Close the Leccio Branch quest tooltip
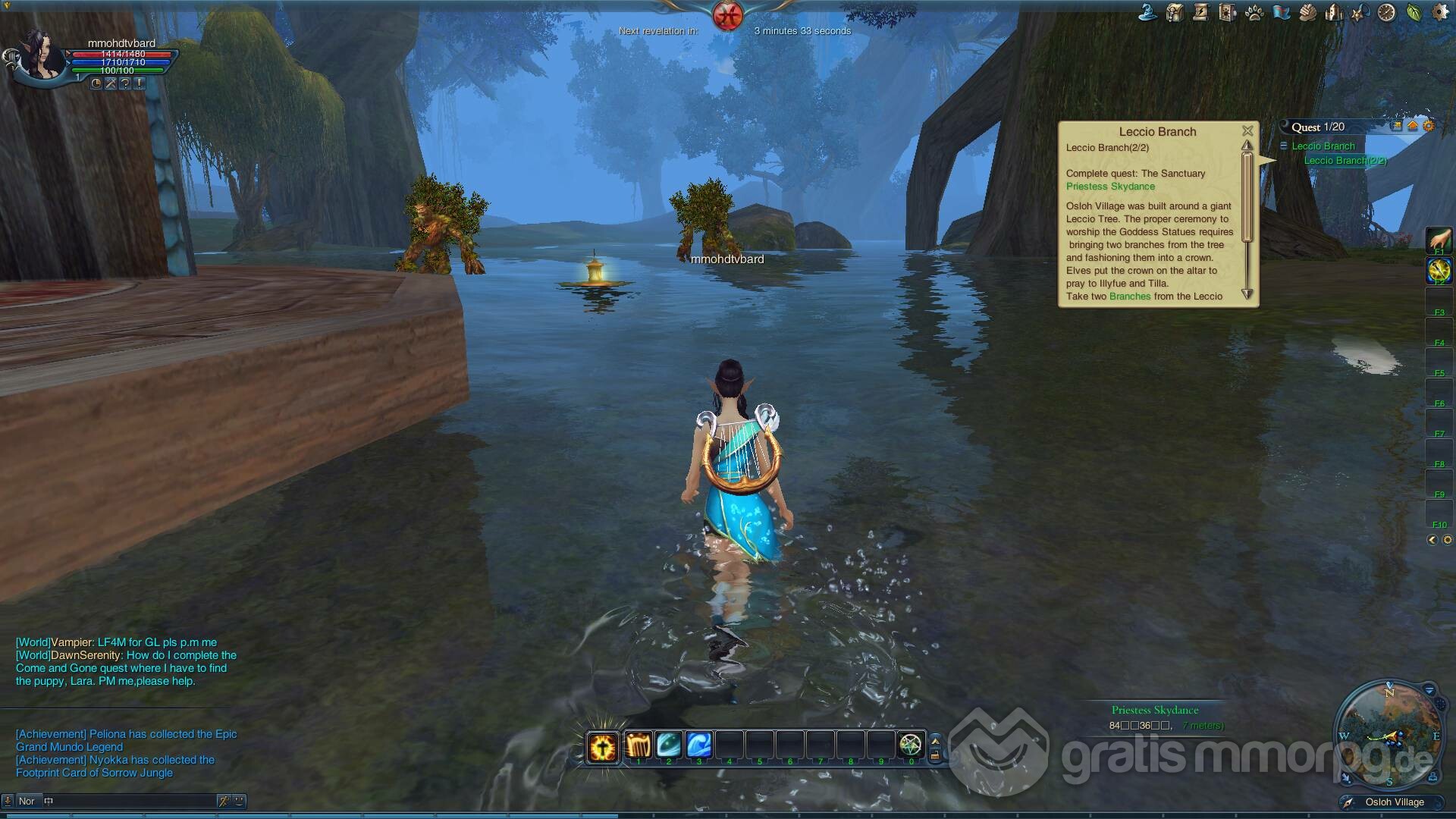Image resolution: width=1456 pixels, height=819 pixels. [x=1247, y=131]
